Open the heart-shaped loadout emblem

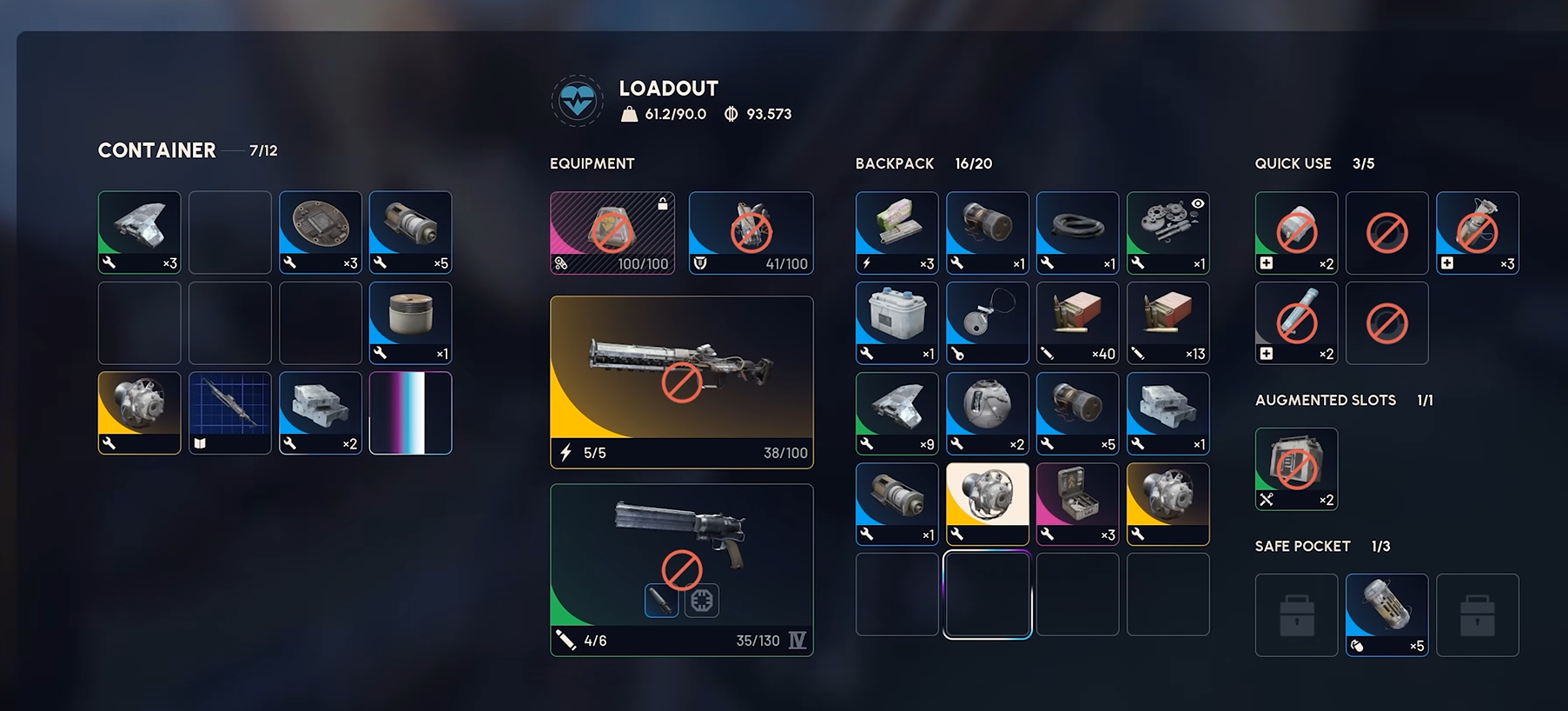coord(577,101)
